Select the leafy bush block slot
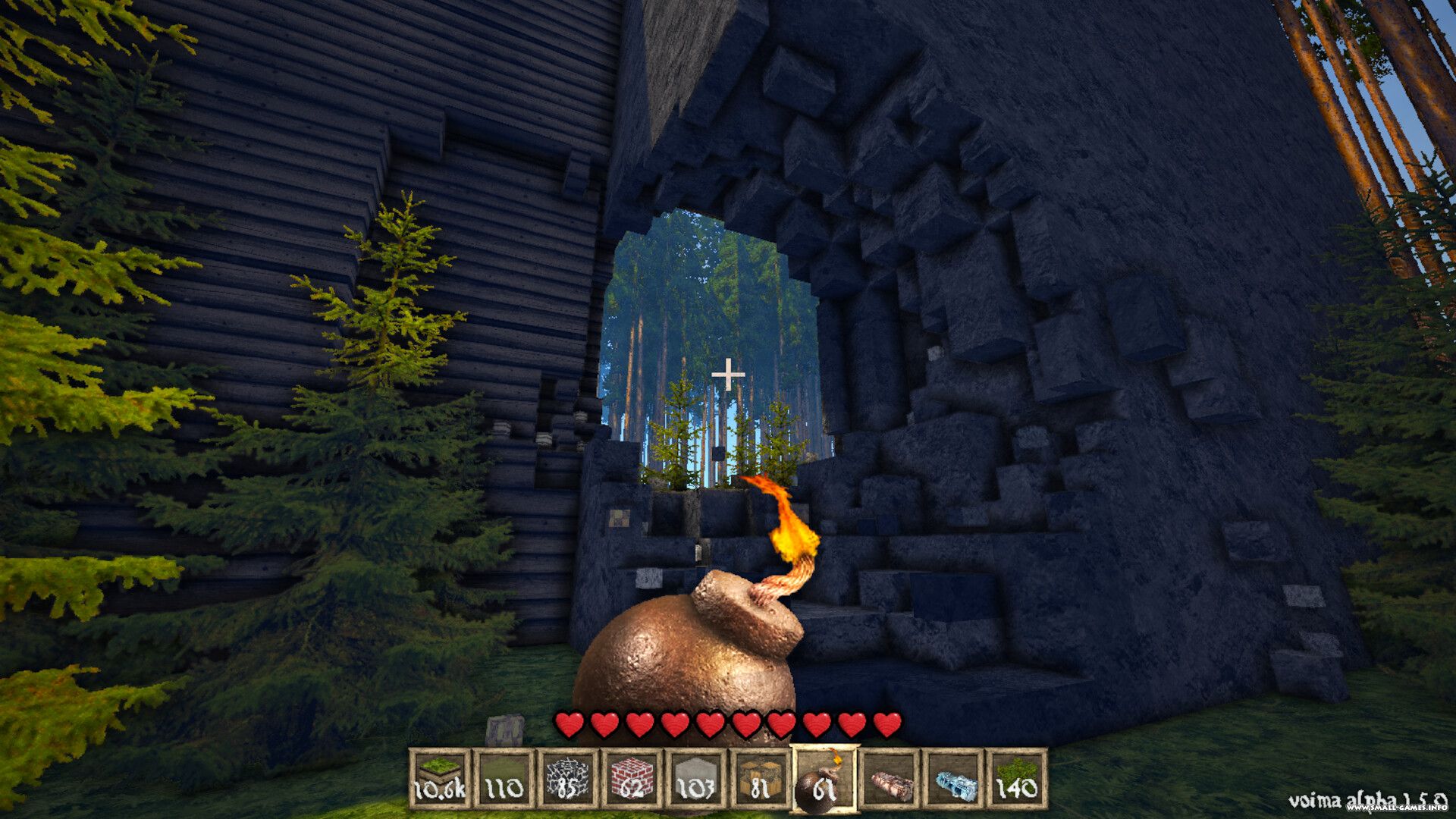 tap(1016, 779)
